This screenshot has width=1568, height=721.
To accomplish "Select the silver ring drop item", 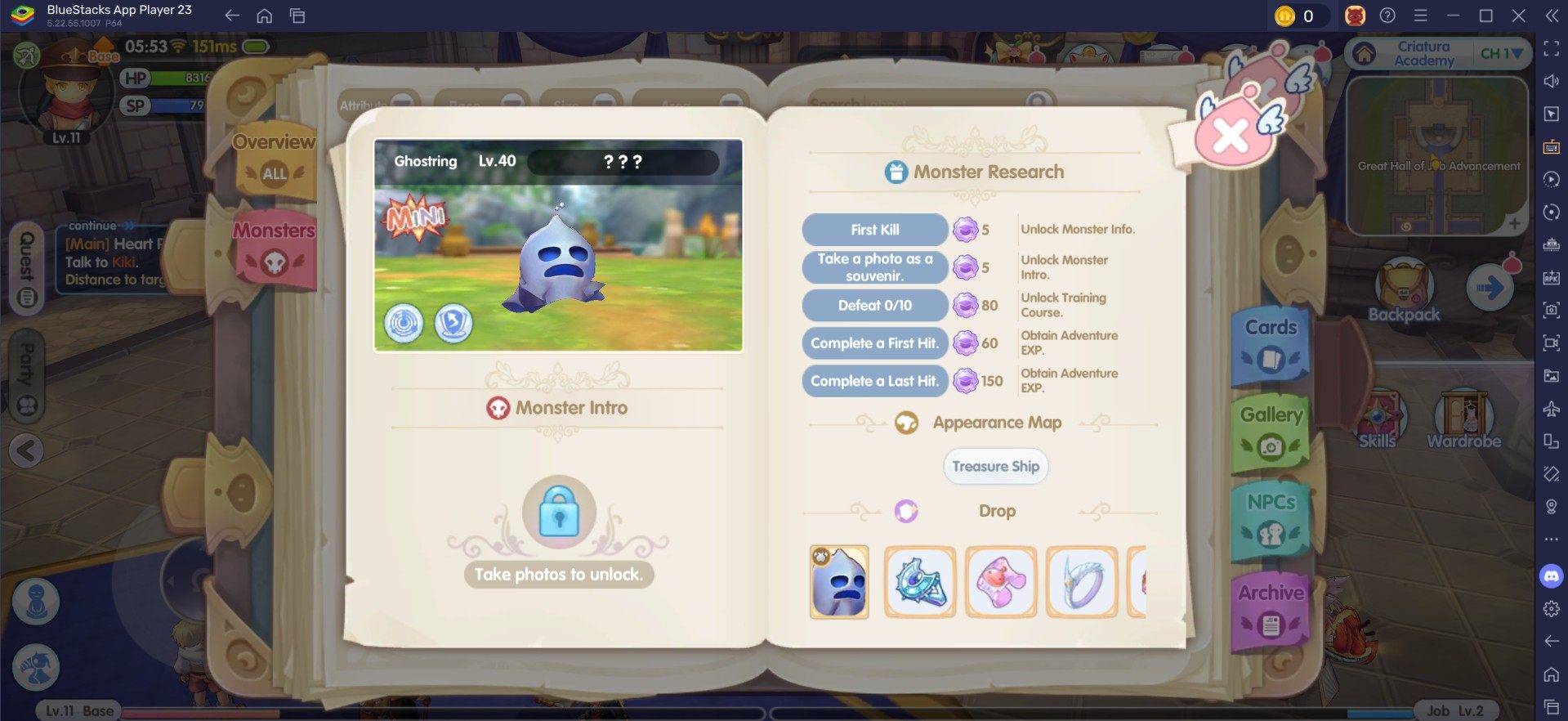I will (1082, 582).
